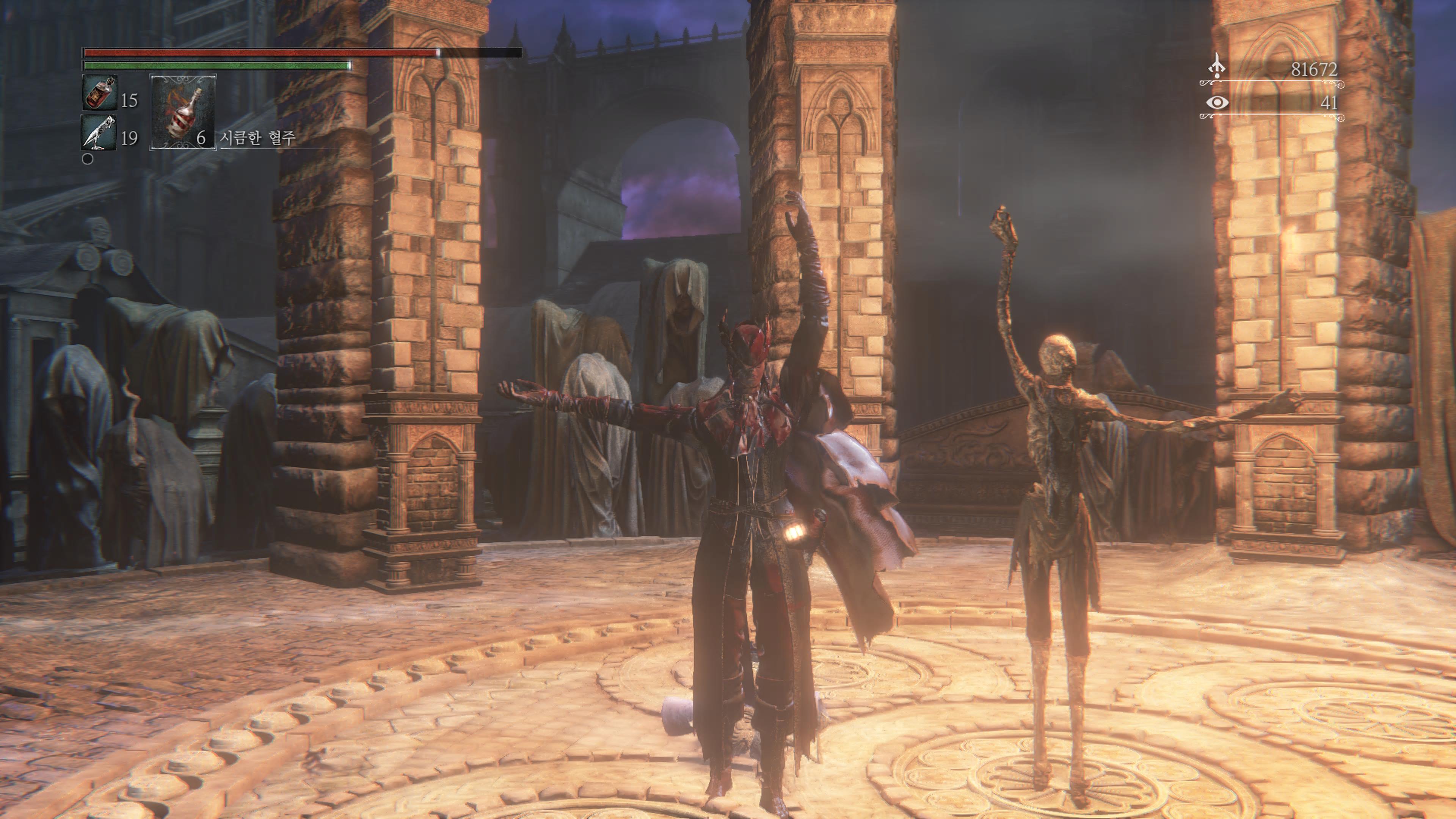Select the Quicksilver Bullet icon
This screenshot has width=1456, height=819.
pyautogui.click(x=99, y=132)
